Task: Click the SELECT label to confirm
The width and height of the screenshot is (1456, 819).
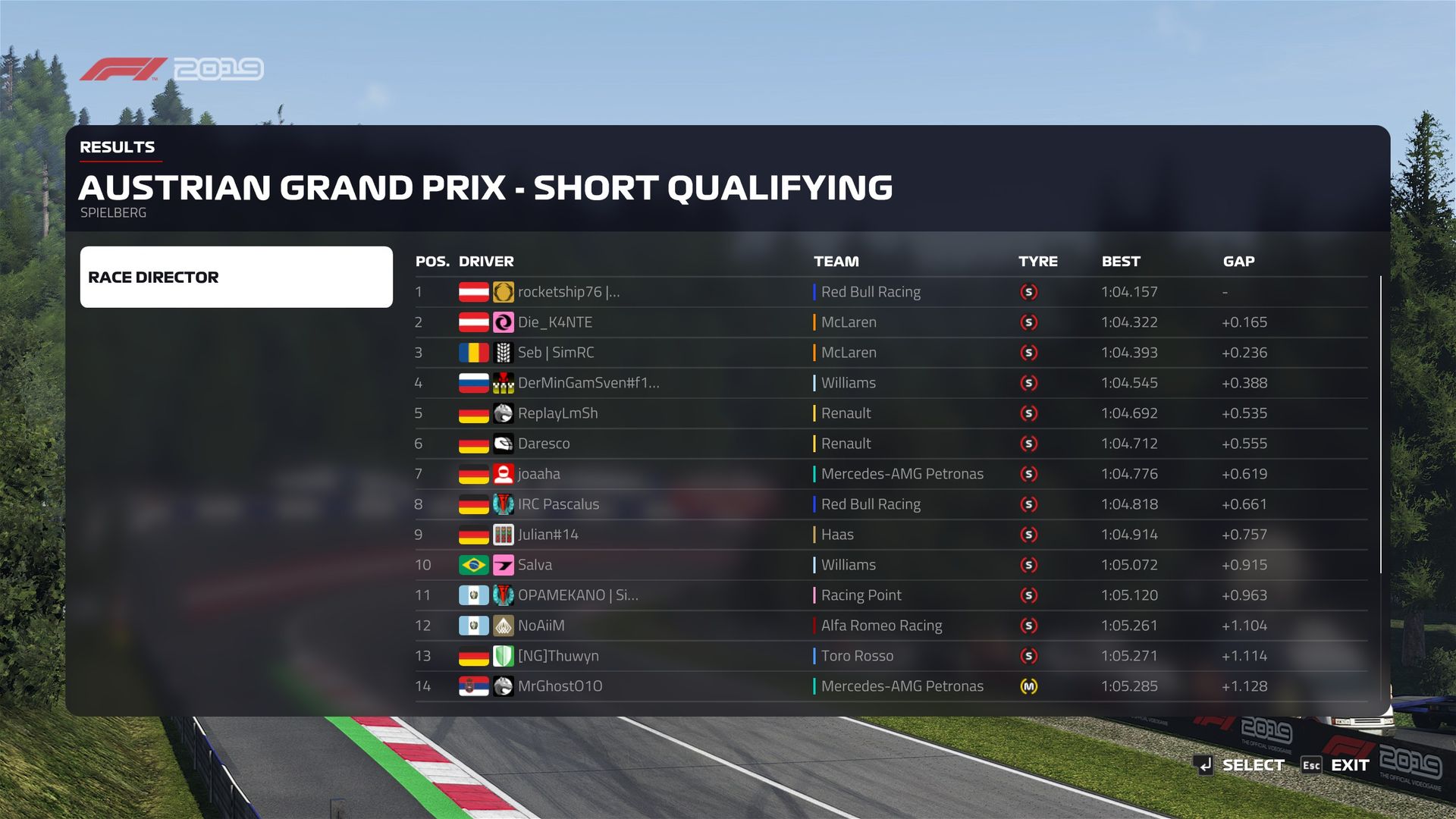Action: (1253, 765)
